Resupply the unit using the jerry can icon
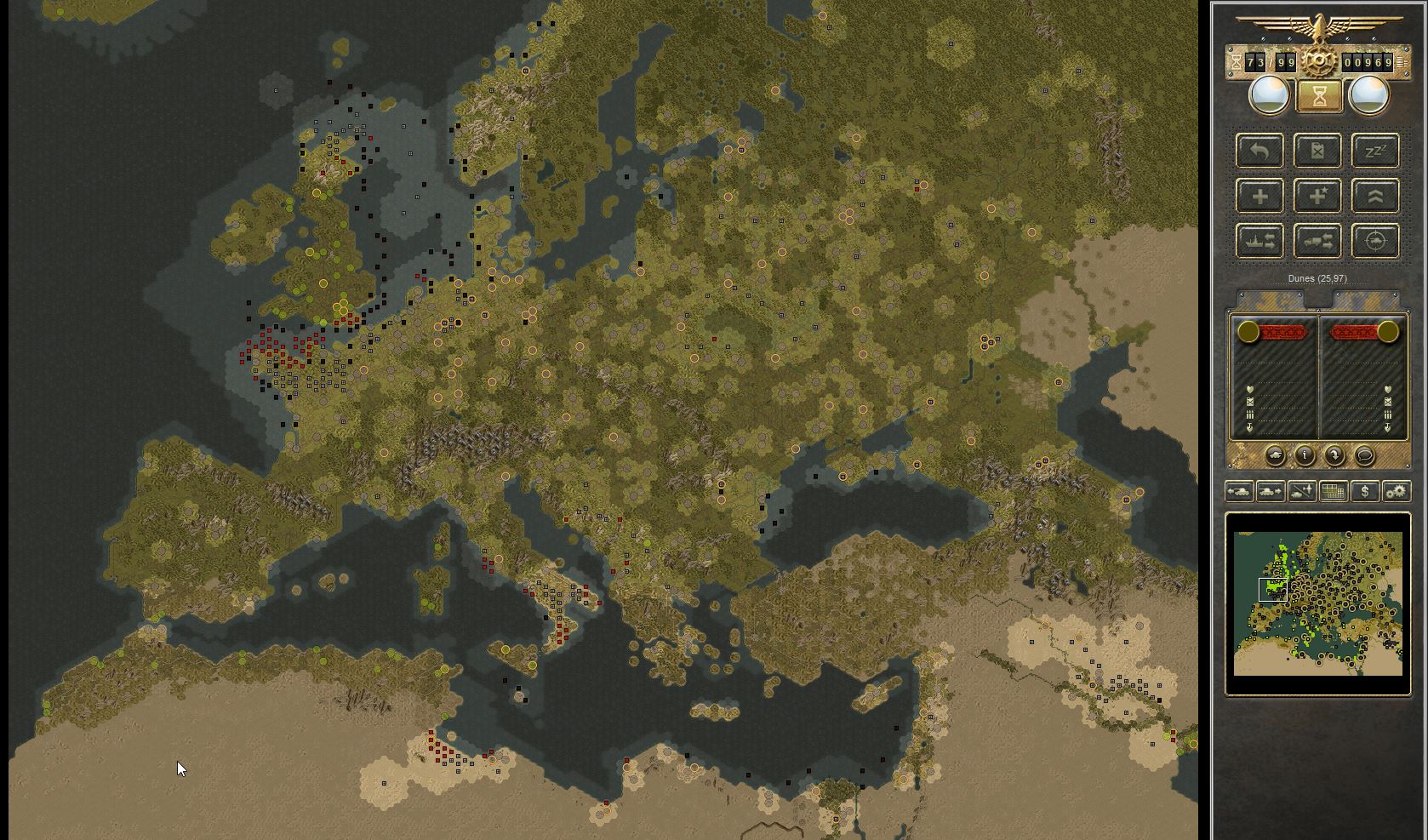Viewport: 1428px width, 840px height. click(x=1317, y=151)
